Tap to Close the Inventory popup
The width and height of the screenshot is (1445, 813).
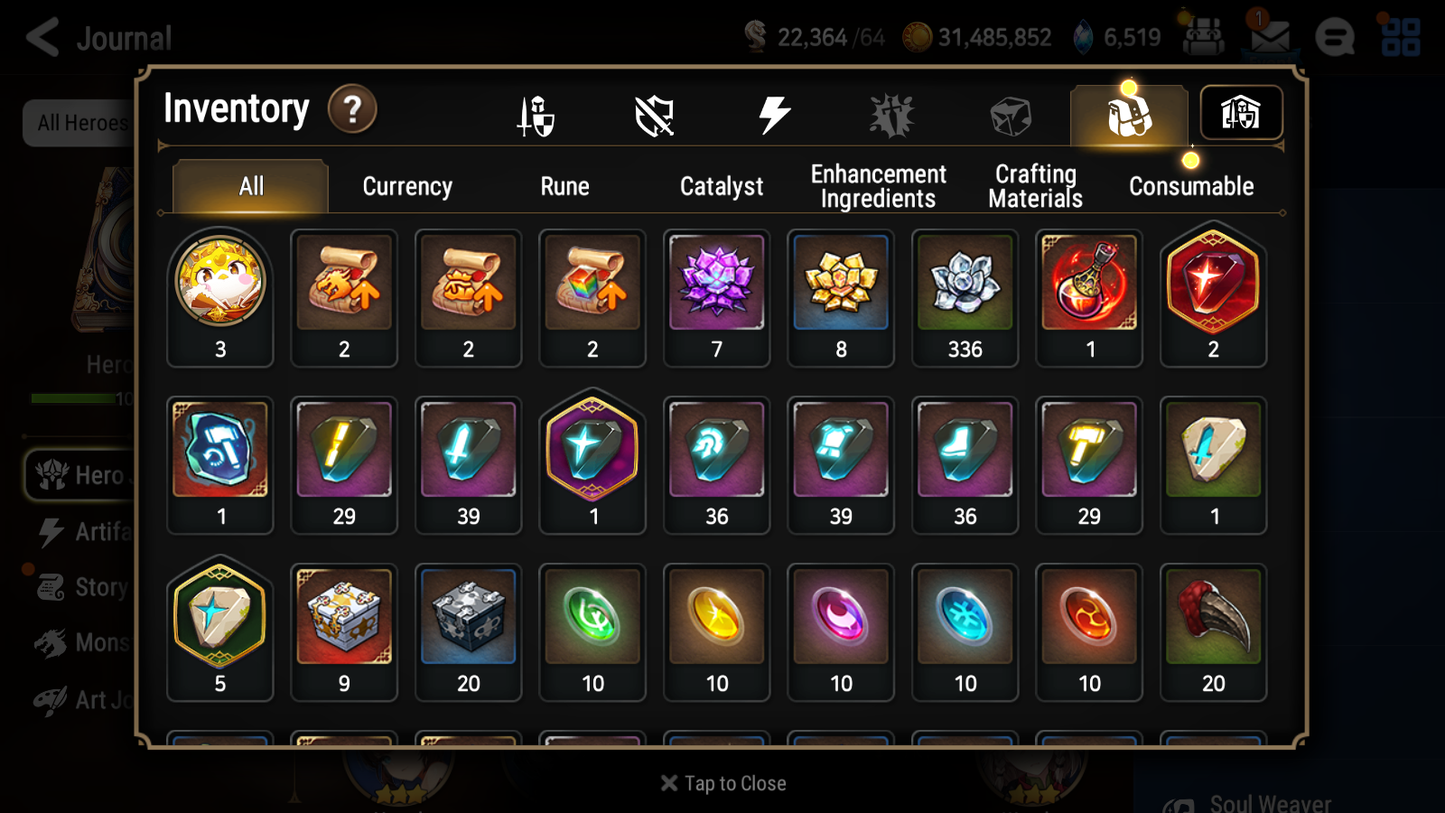tap(722, 783)
